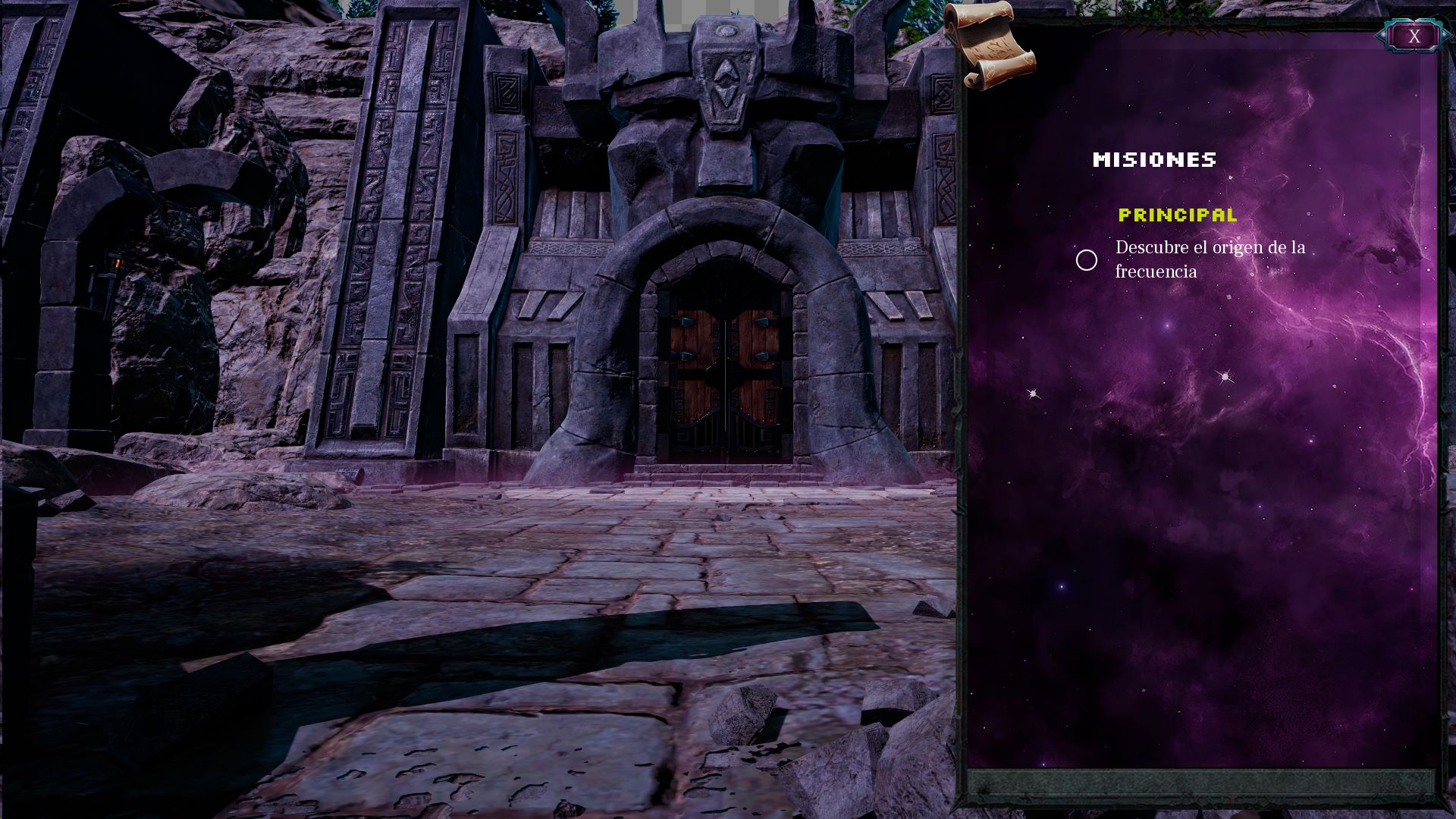Select the 'Descubre el origen de la frecuencia' mission
This screenshot has width=1456, height=819.
coord(1210,259)
